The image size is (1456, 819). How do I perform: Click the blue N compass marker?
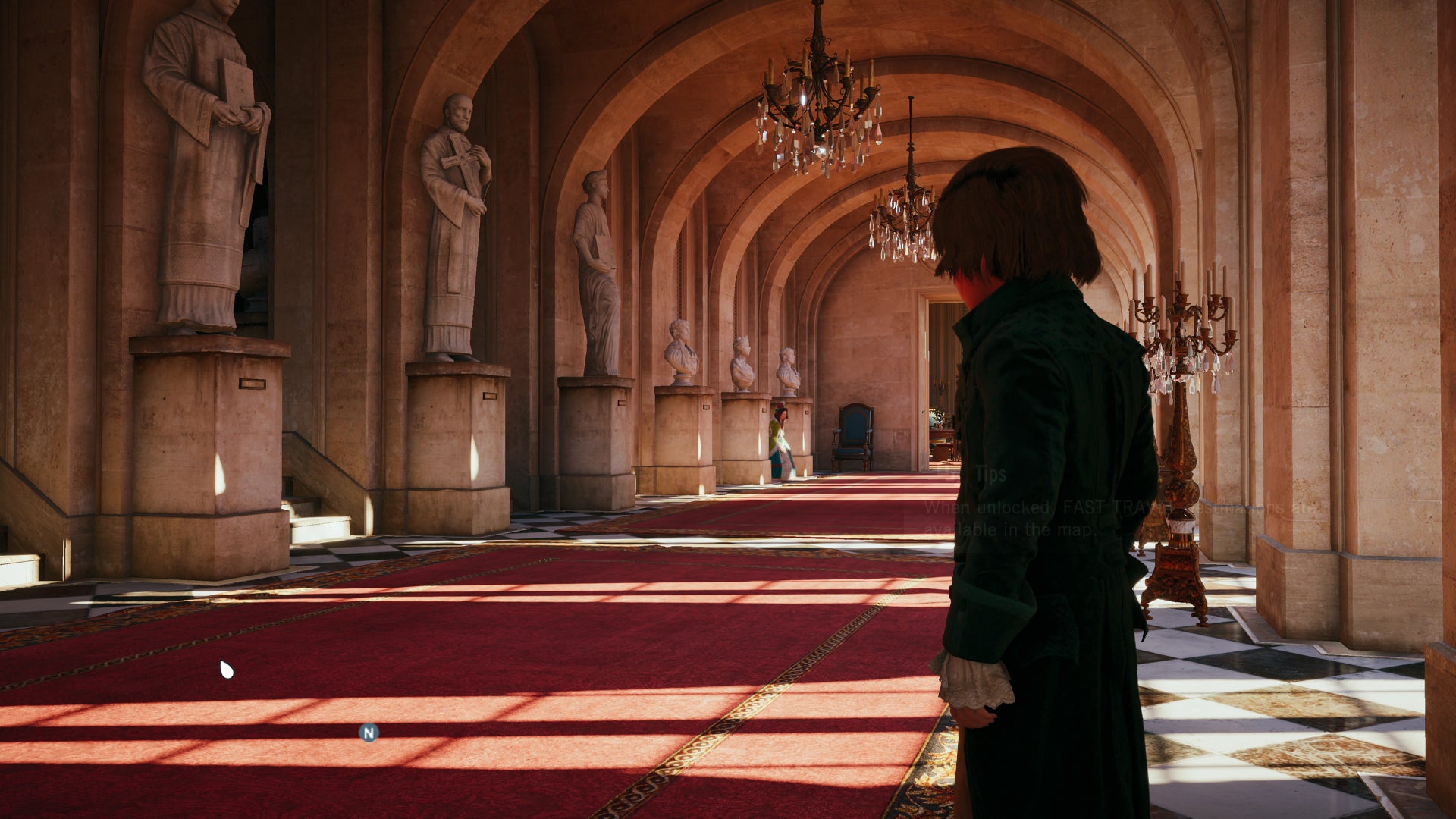point(369,733)
